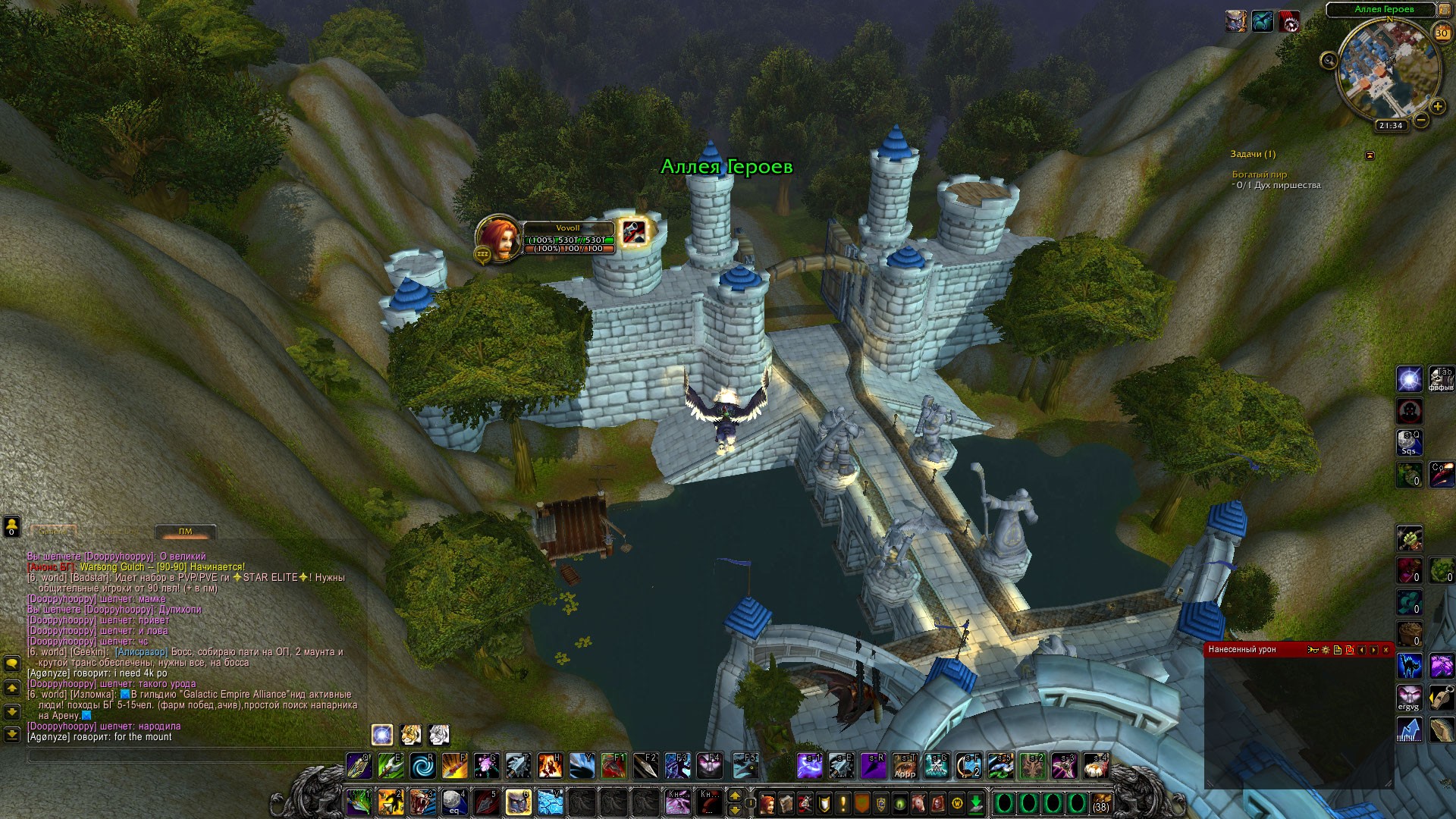This screenshot has height=819, width=1456.
Task: Open the quest log exclamation mark button
Action: click(843, 803)
